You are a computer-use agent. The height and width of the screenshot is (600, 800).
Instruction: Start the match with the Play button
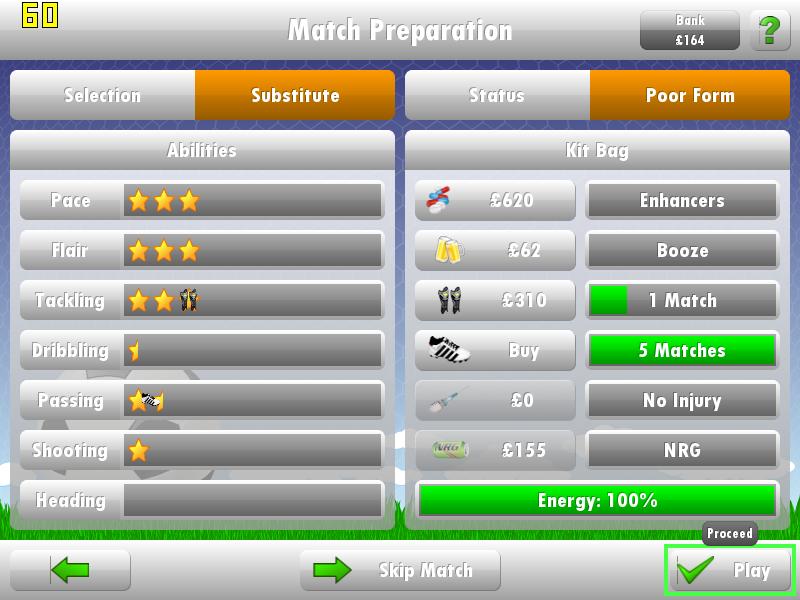pos(730,570)
